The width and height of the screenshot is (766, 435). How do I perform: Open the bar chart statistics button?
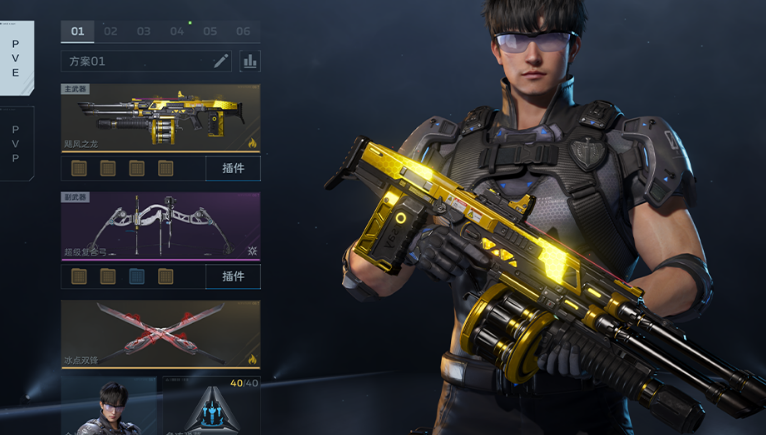[249, 61]
